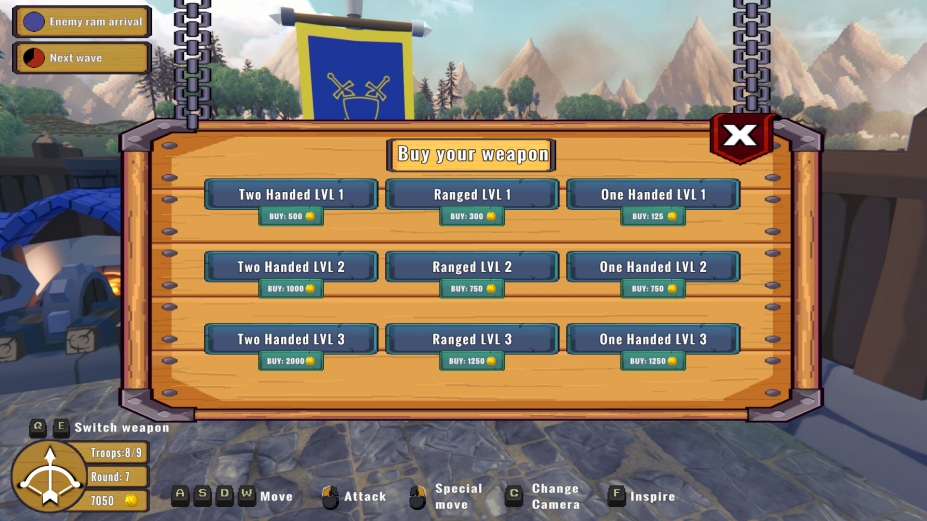The width and height of the screenshot is (927, 521).
Task: Select the Two Handed LVL 3 weapon
Action: click(291, 339)
